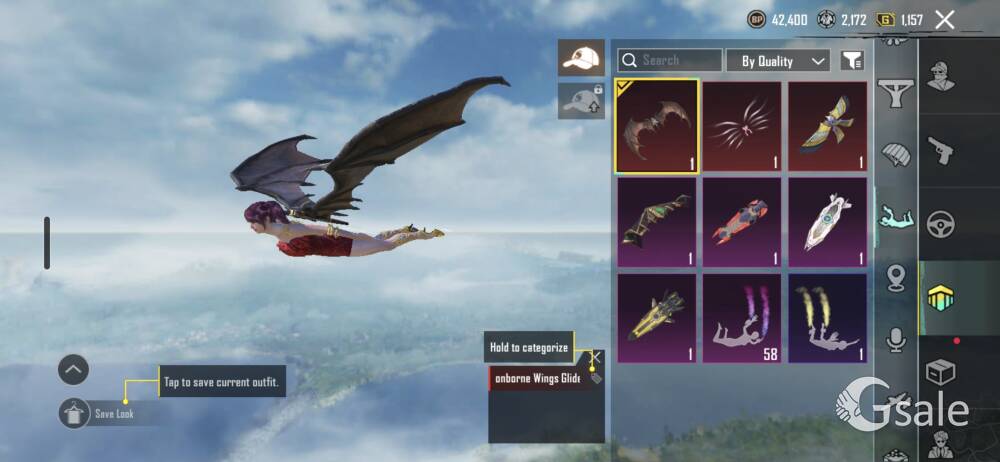
Task: Pick the orange and blue board glider
Action: point(742,223)
